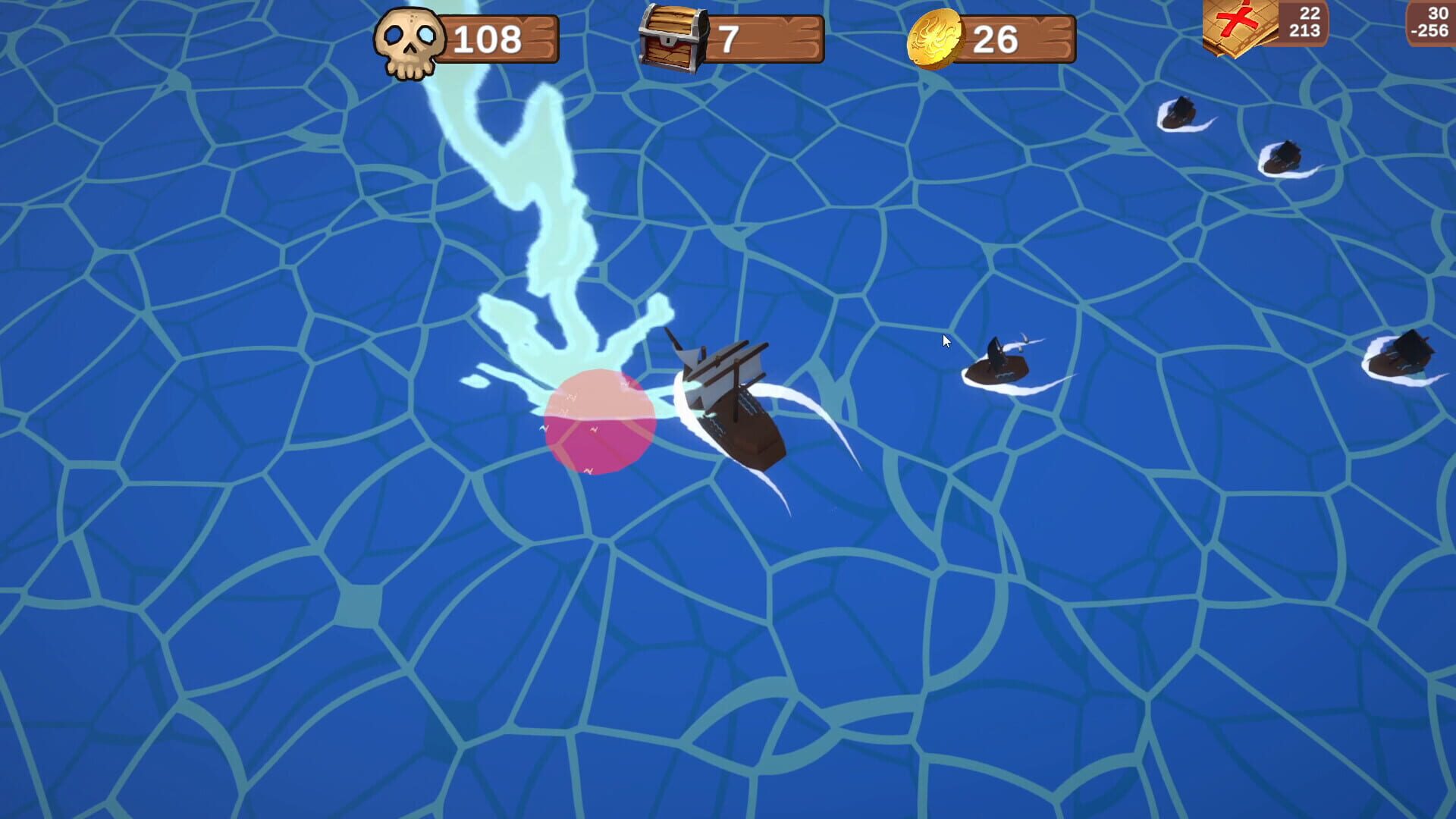The image size is (1456, 819).
Task: Click the counter showing 30 and -256
Action: click(1432, 21)
